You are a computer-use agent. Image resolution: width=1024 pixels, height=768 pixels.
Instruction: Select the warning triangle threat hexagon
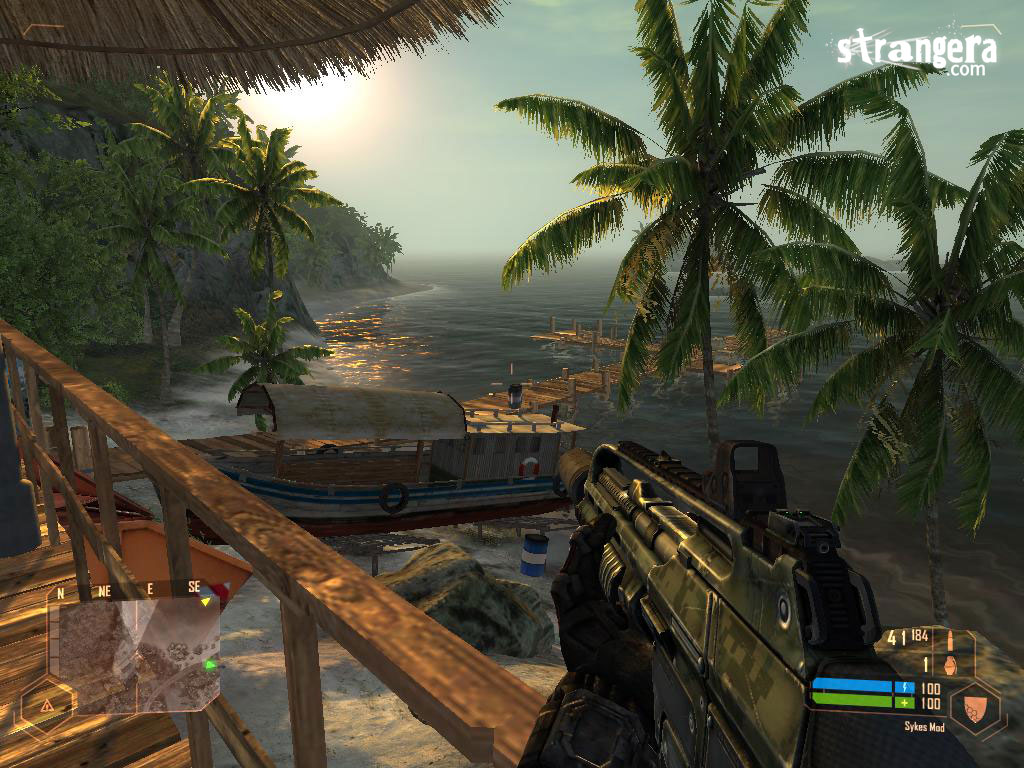pyautogui.click(x=46, y=704)
